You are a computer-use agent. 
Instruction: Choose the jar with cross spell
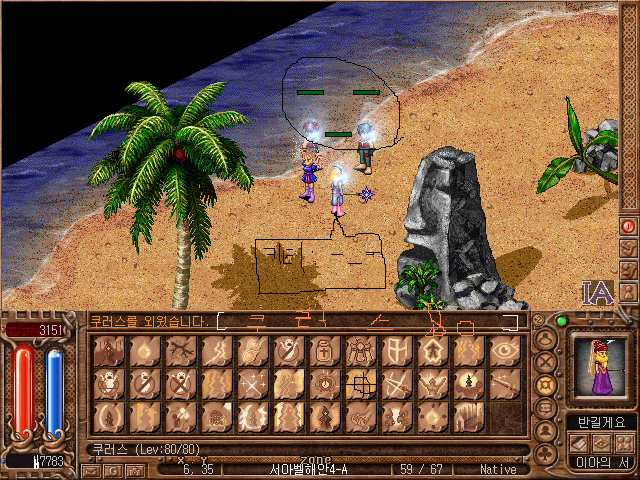325,350
